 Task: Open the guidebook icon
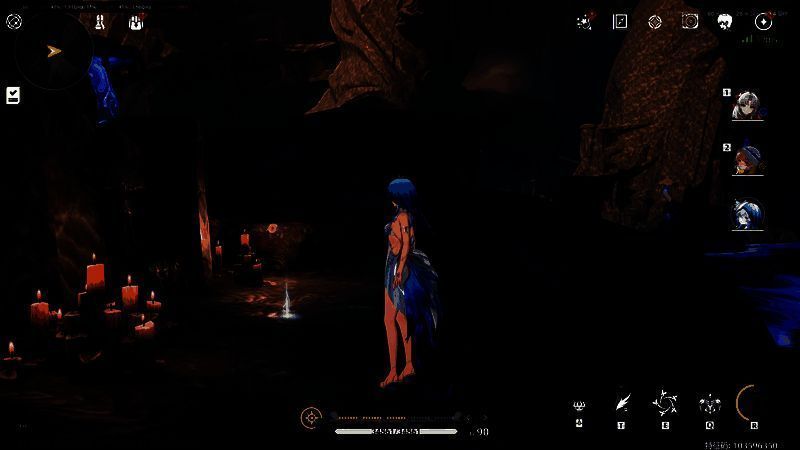click(620, 21)
